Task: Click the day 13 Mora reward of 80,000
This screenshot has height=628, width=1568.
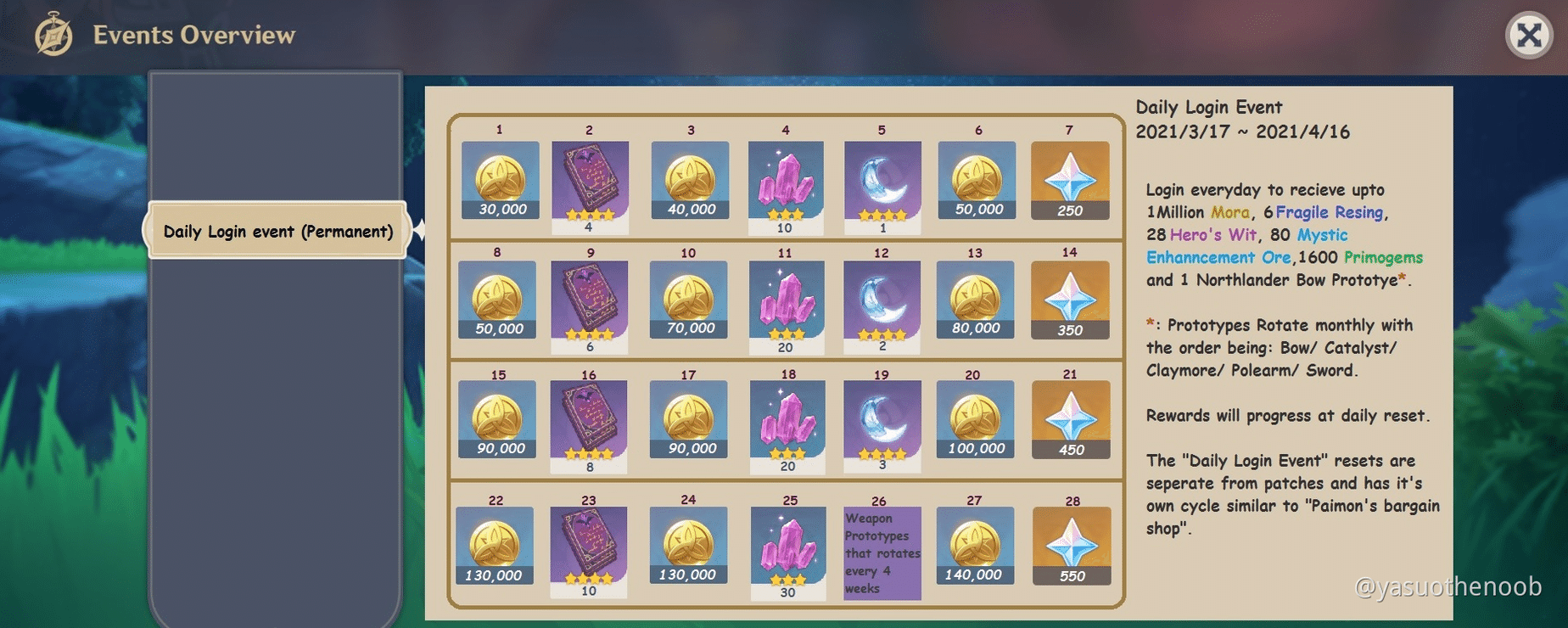Action: [x=975, y=300]
